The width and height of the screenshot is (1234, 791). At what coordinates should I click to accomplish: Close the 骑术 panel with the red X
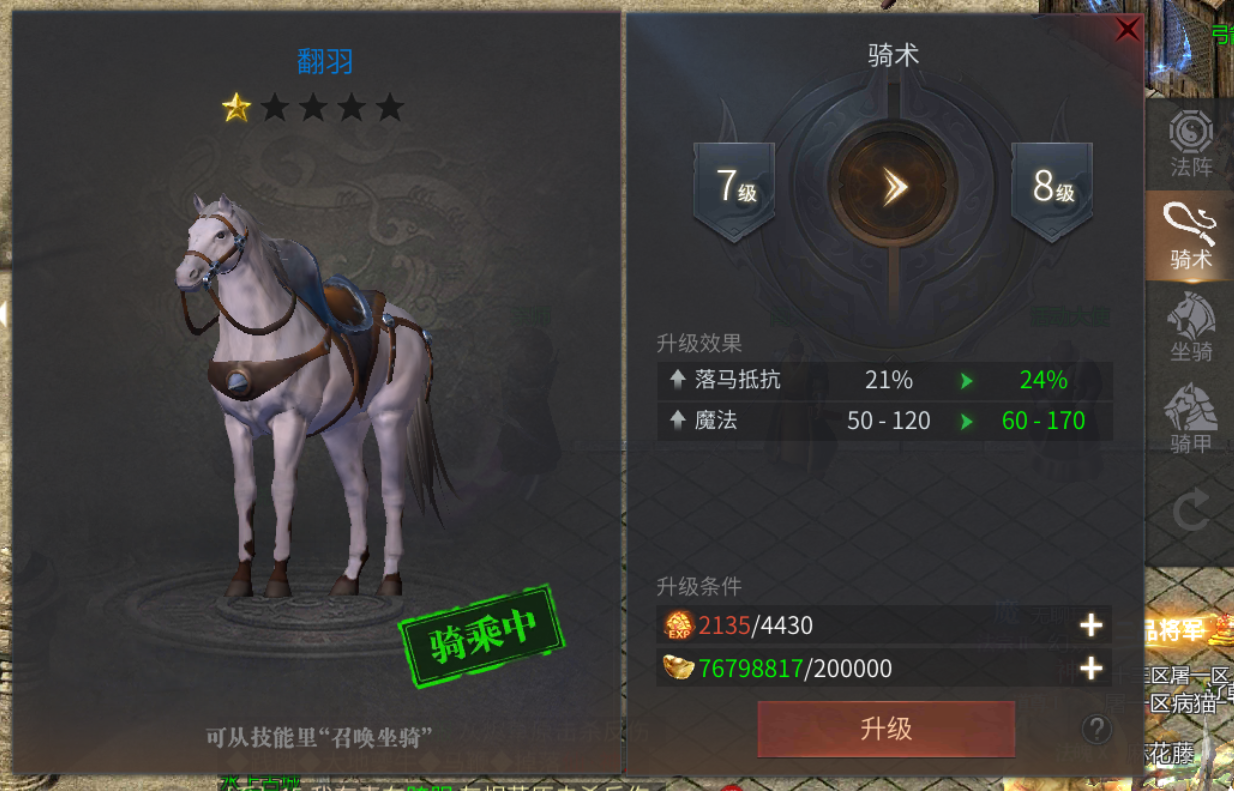(1127, 30)
